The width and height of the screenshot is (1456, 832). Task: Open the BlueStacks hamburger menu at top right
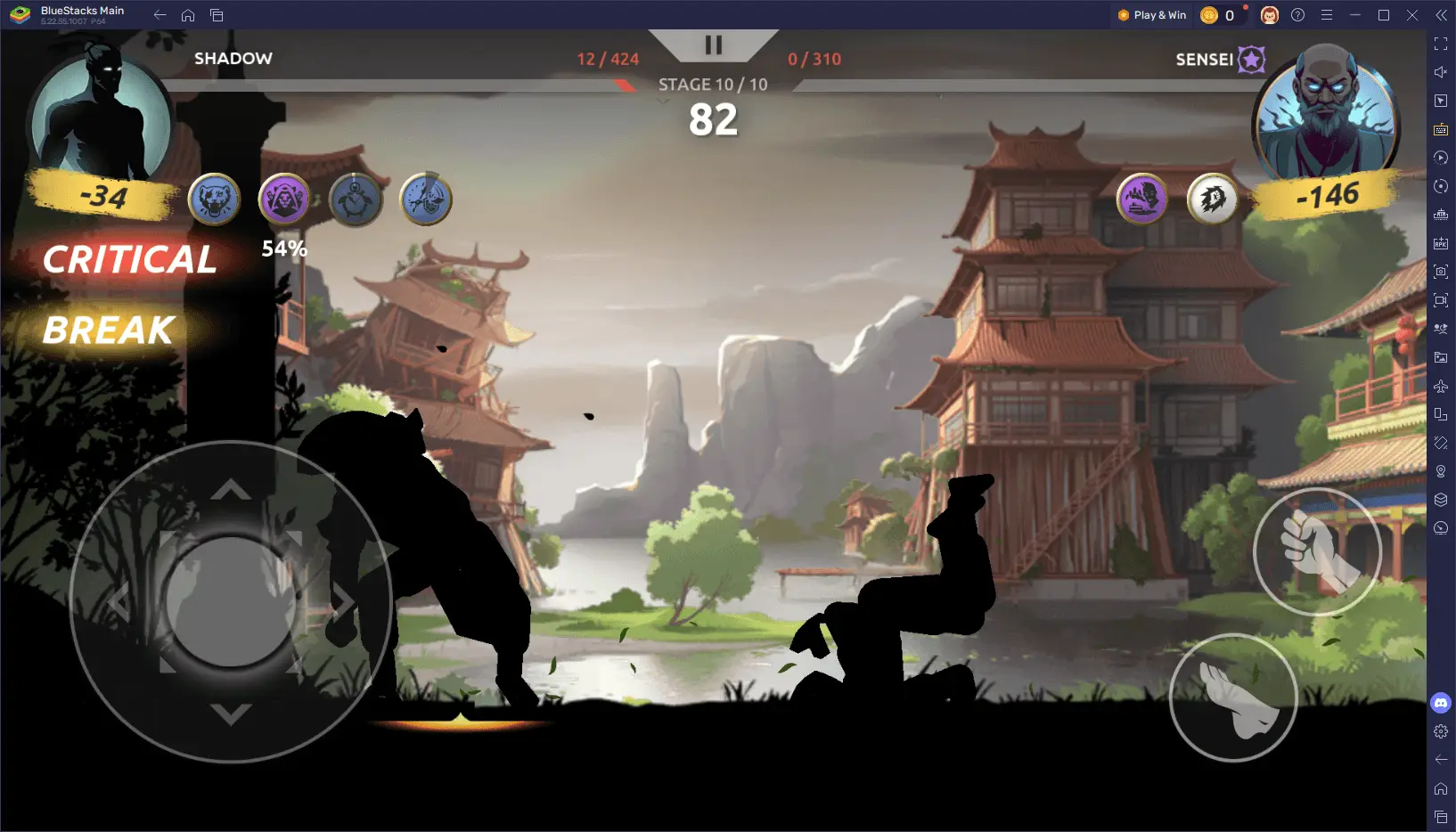point(1328,14)
